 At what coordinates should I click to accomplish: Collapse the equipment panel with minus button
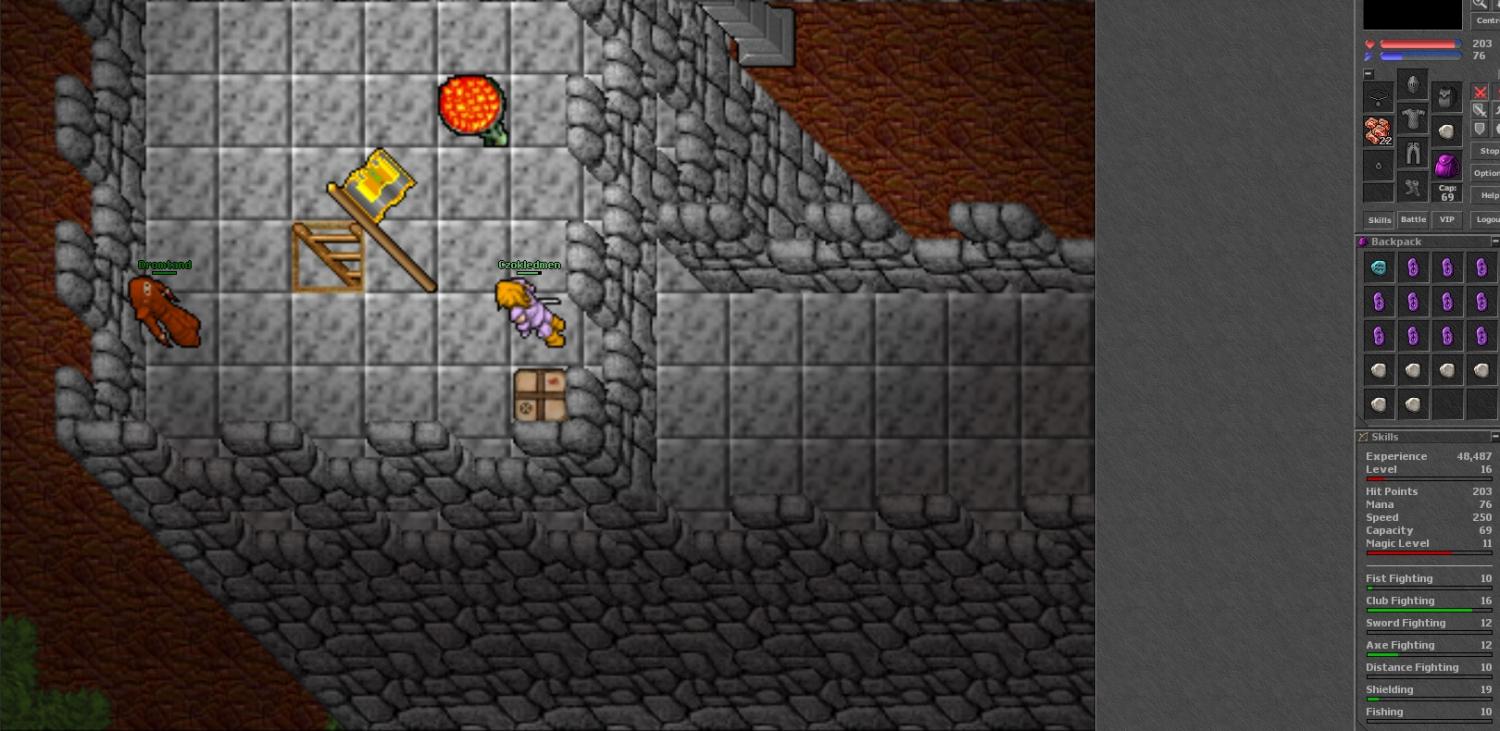(1368, 74)
